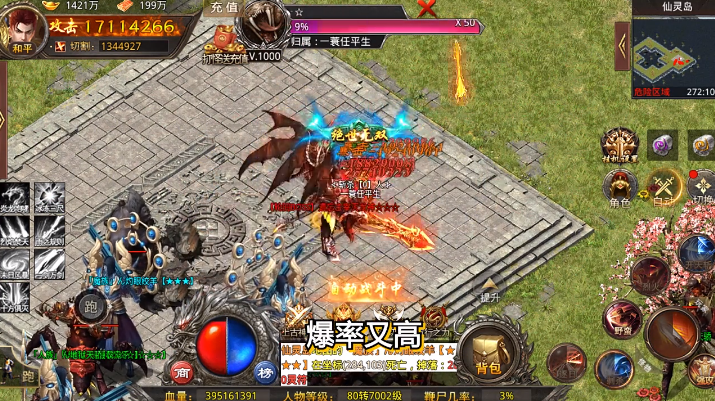Screen dimensions: 715x401
Task: Tap the 切换 switch button
Action: pyautogui.click(x=702, y=186)
